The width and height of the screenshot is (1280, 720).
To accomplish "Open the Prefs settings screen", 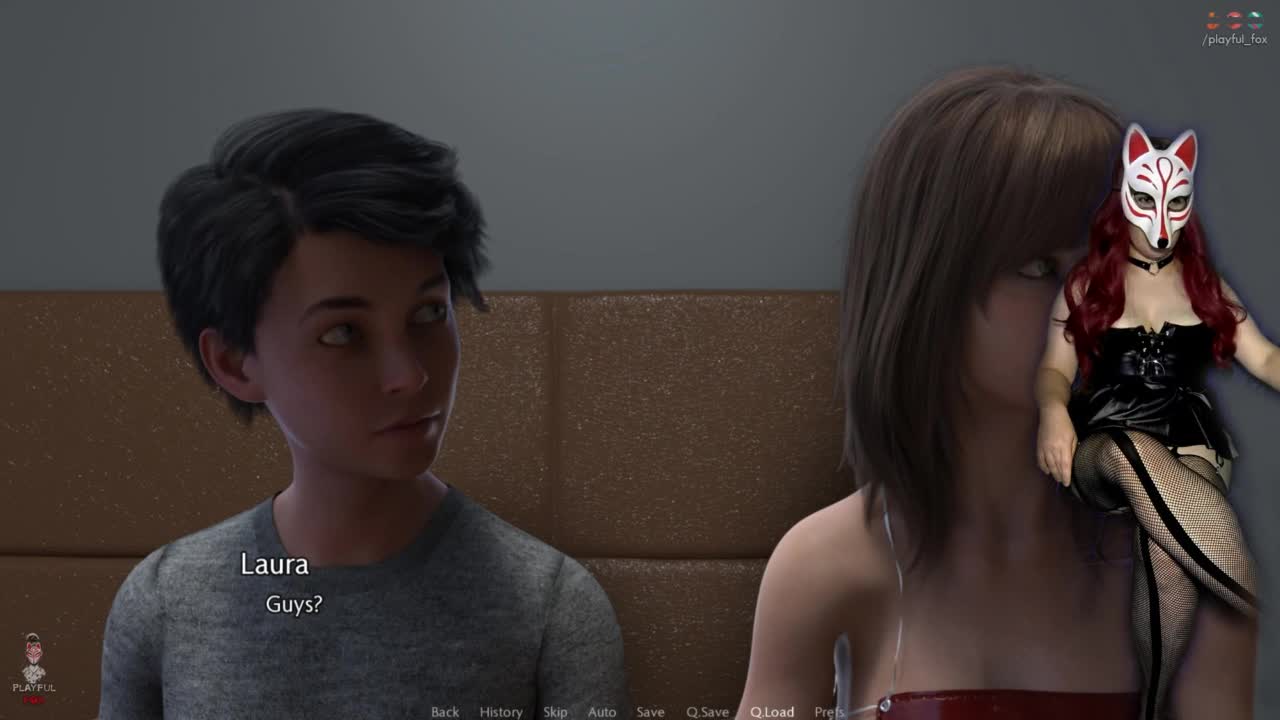I will 829,712.
